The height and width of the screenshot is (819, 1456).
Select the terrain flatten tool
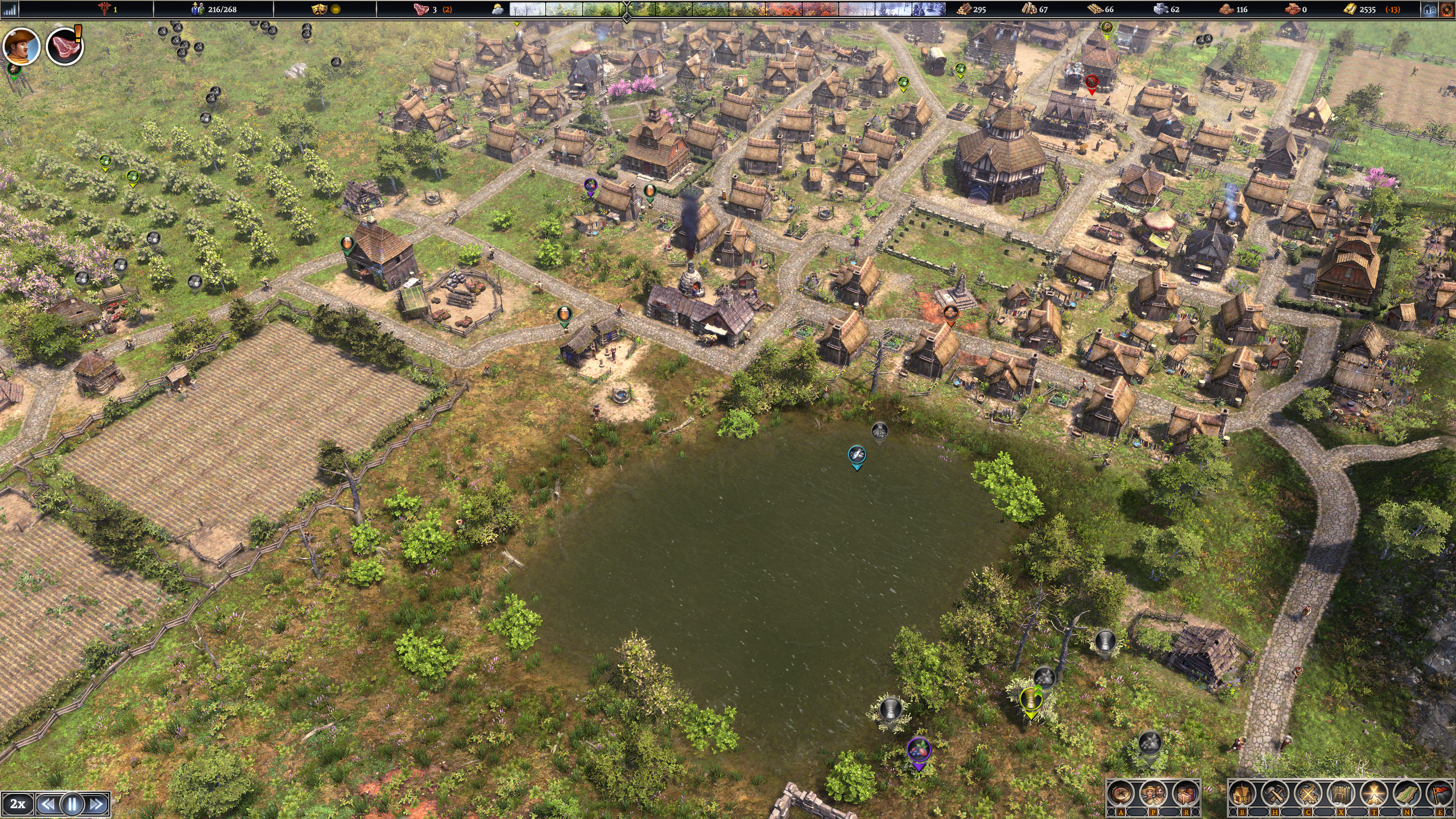pos(1374,794)
